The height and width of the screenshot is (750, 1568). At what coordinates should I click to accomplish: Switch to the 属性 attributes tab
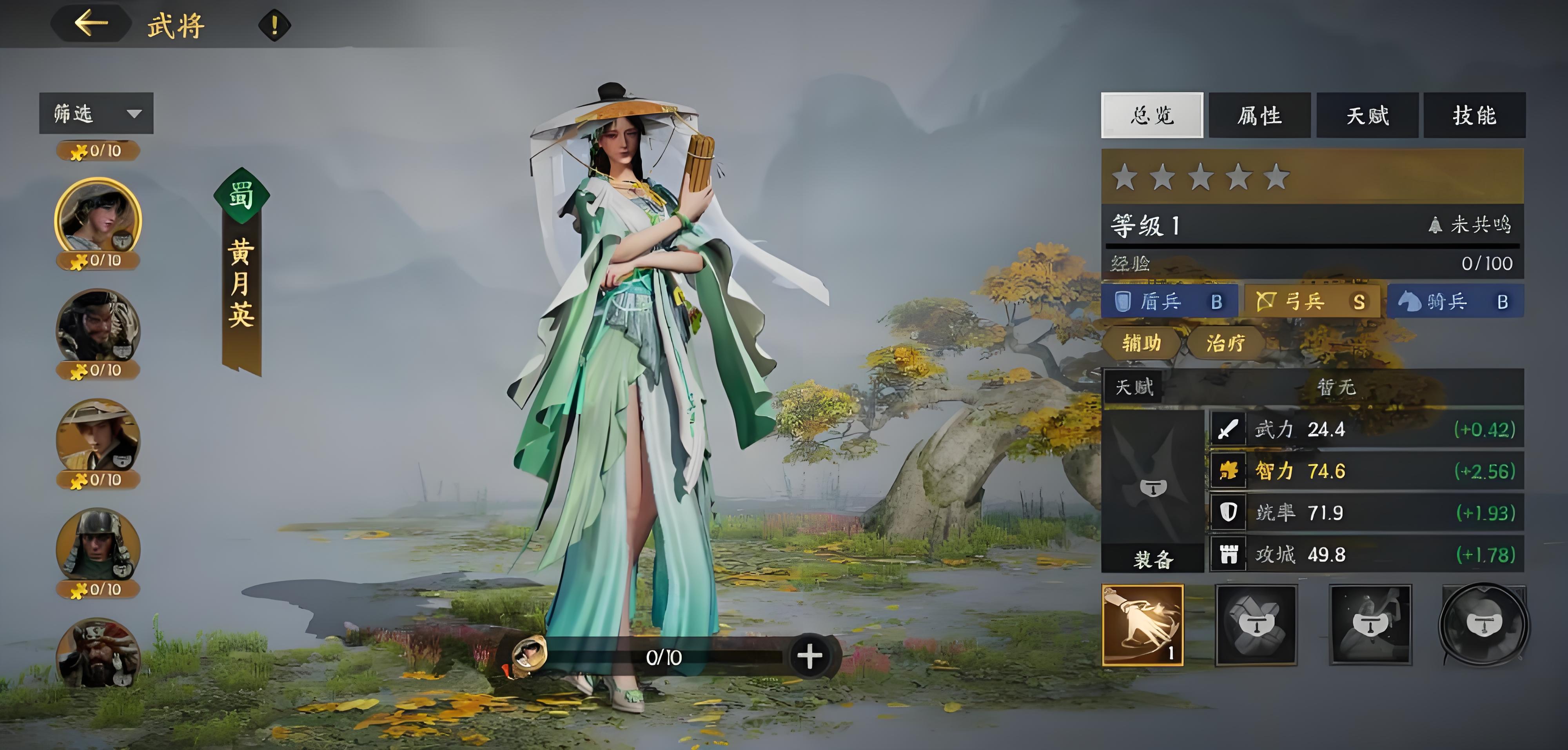click(1259, 115)
